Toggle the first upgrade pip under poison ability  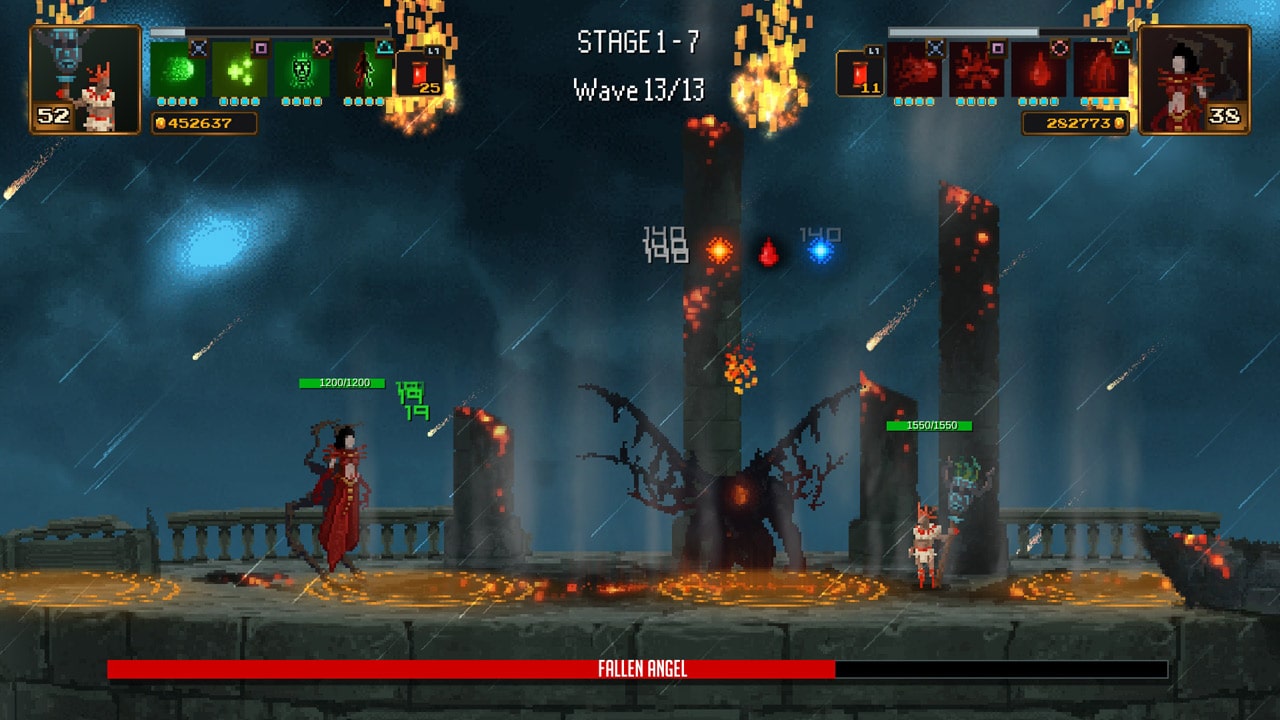point(161,103)
